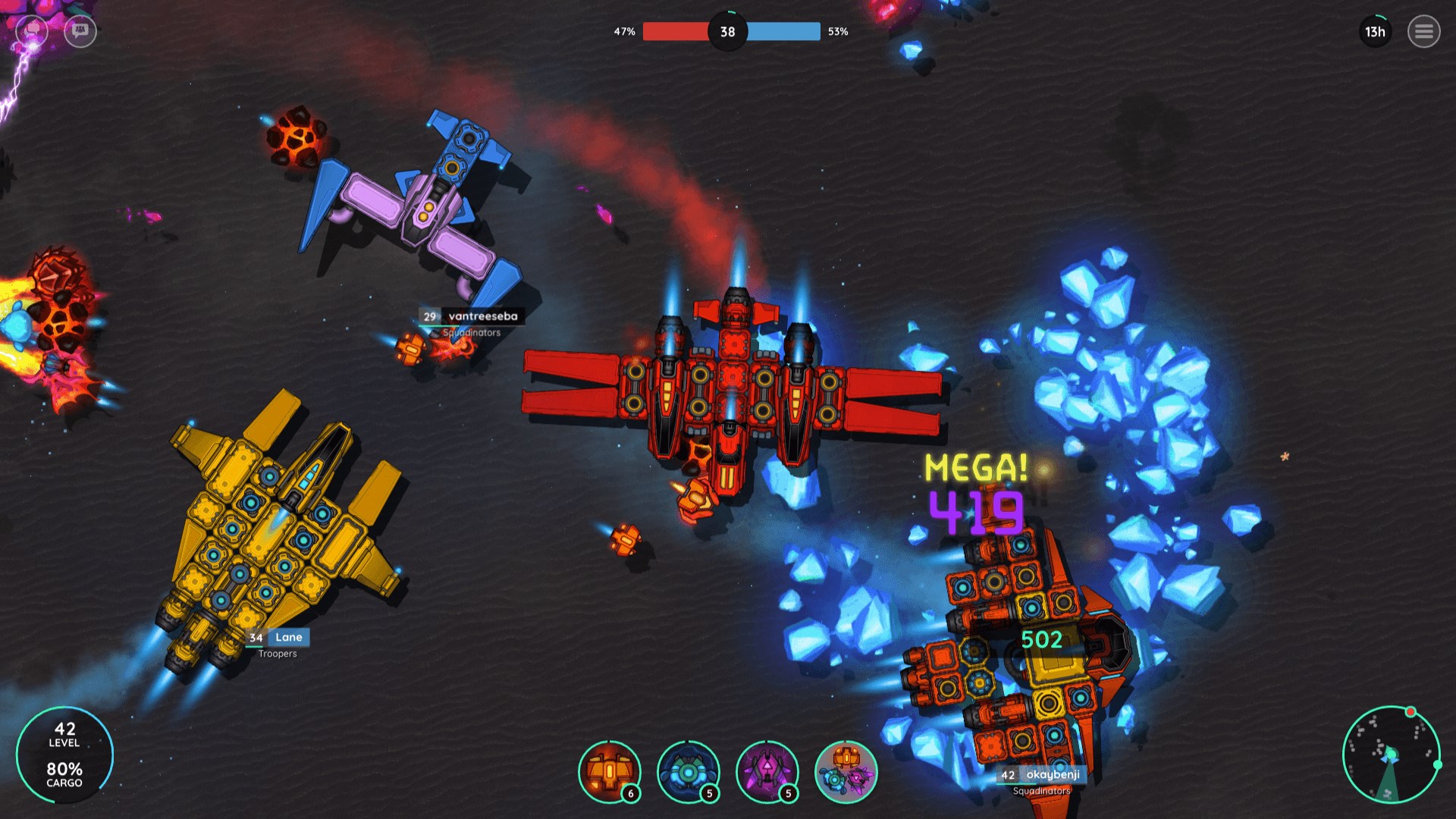Image resolution: width=1456 pixels, height=819 pixels.
Task: Open the hamburger menu button
Action: [1423, 32]
